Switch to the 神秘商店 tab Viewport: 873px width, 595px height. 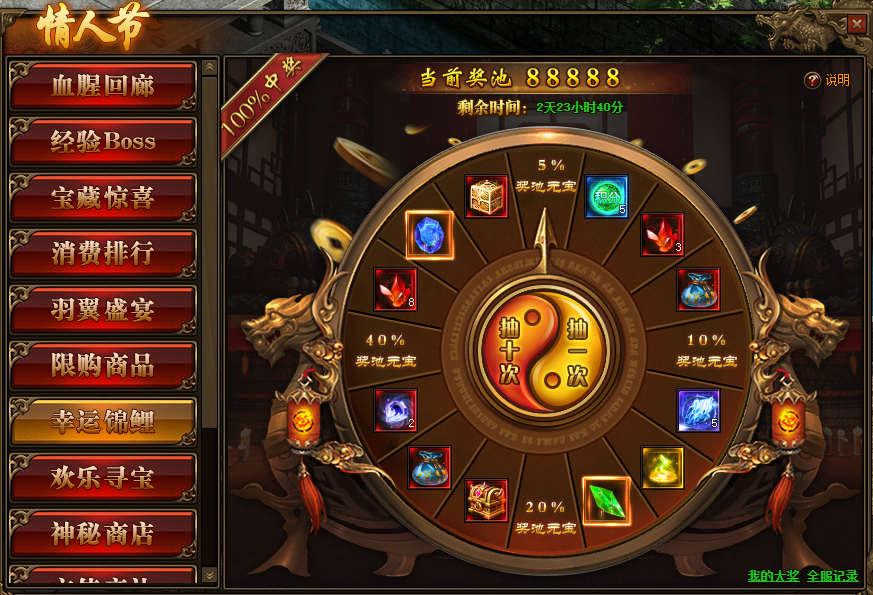click(x=103, y=534)
